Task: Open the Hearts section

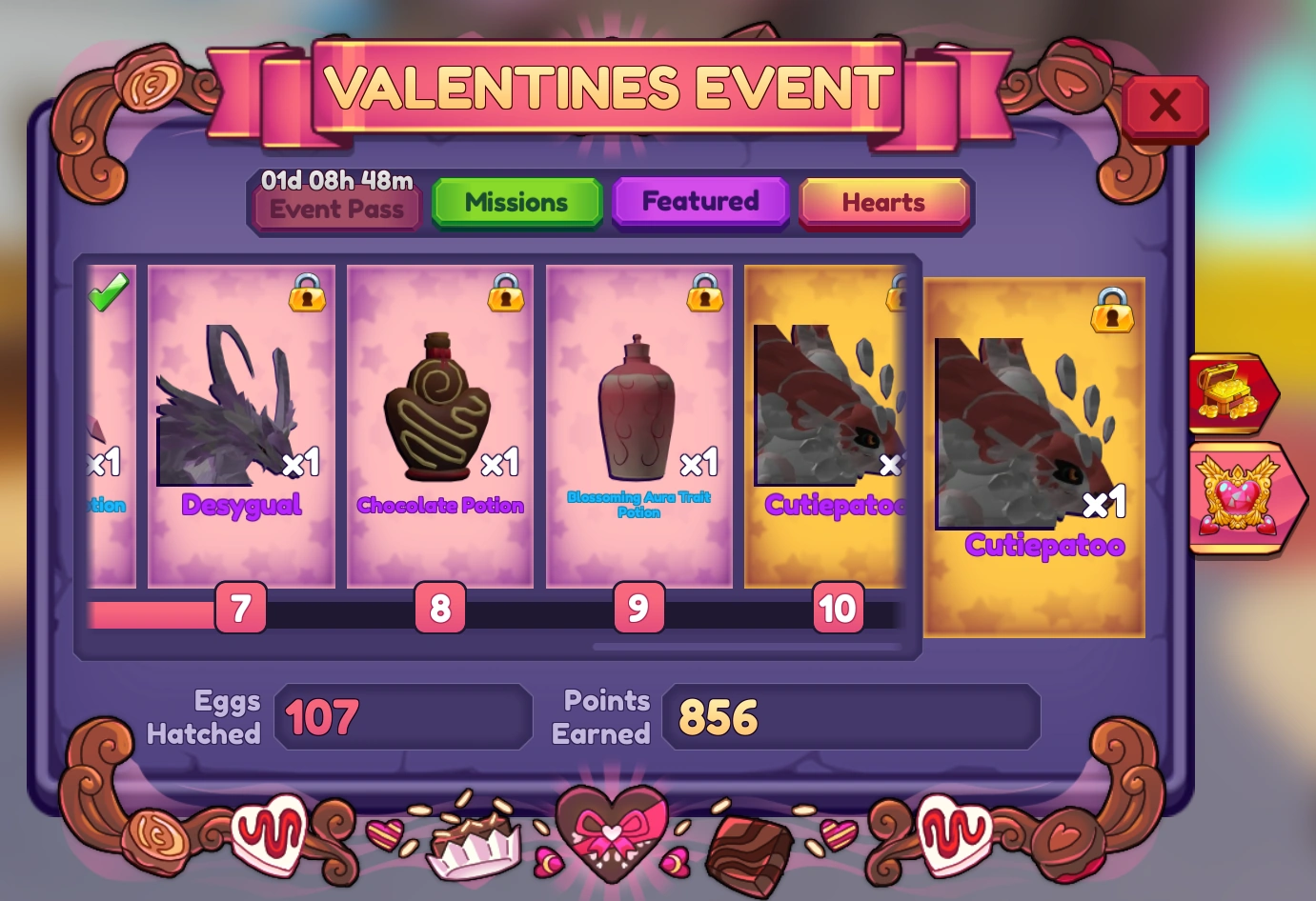Action: click(x=882, y=202)
